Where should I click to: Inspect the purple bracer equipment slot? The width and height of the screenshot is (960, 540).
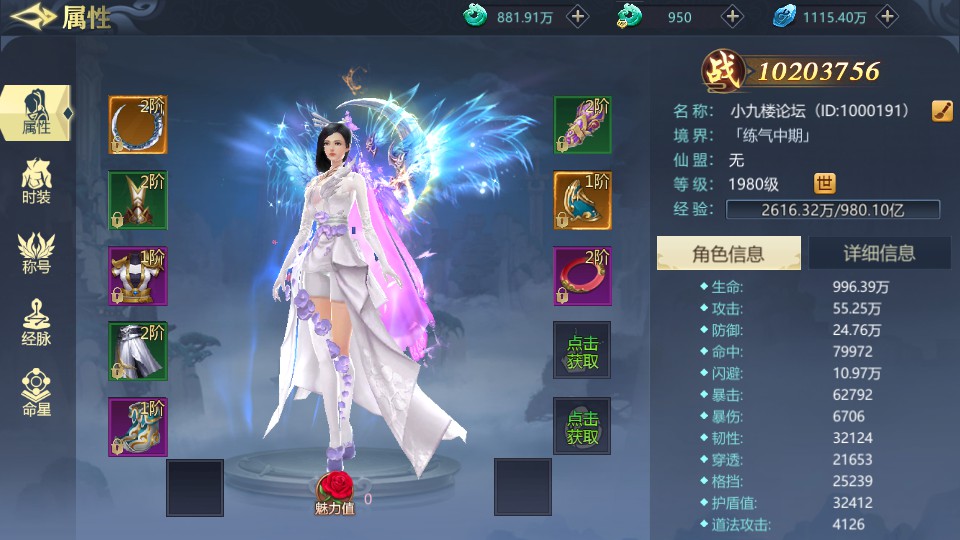tap(583, 125)
